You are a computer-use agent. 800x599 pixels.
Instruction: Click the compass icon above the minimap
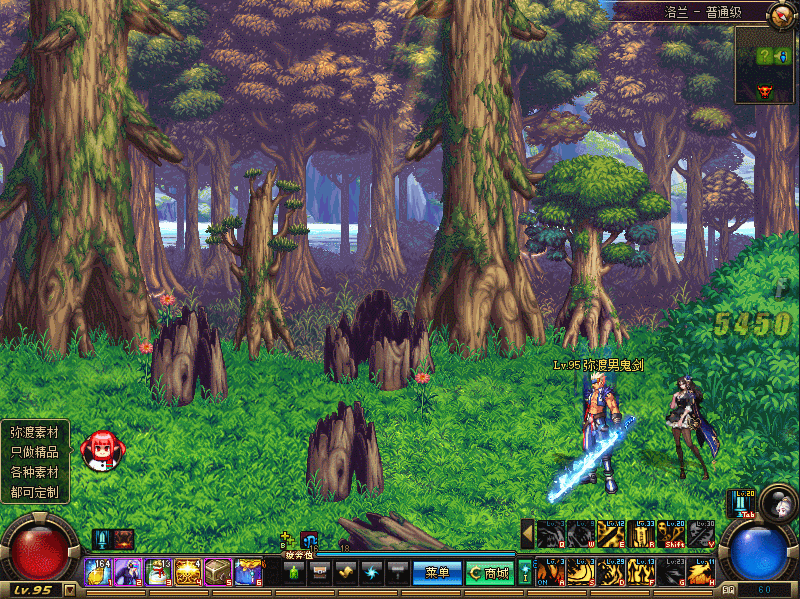(x=781, y=14)
